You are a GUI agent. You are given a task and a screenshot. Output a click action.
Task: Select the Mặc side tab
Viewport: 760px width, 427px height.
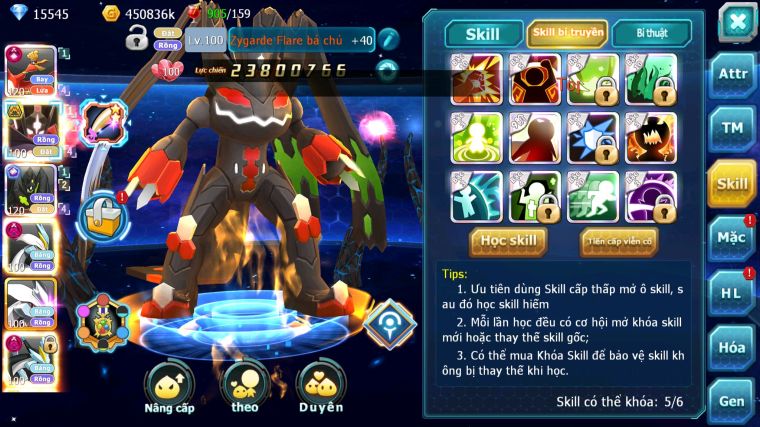[x=732, y=238]
